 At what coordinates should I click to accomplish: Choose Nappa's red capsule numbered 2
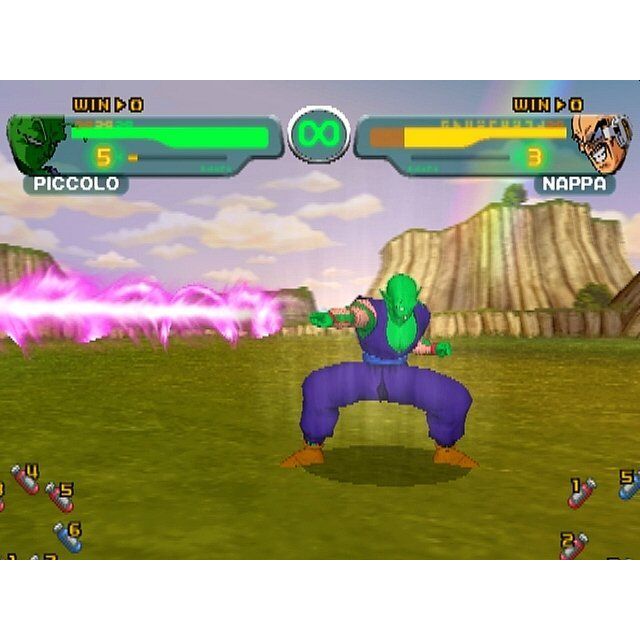[x=573, y=546]
